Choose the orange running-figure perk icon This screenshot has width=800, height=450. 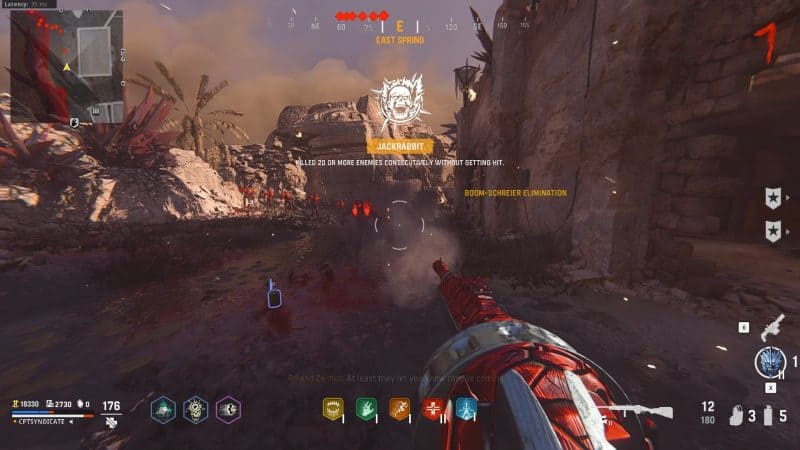tap(399, 408)
